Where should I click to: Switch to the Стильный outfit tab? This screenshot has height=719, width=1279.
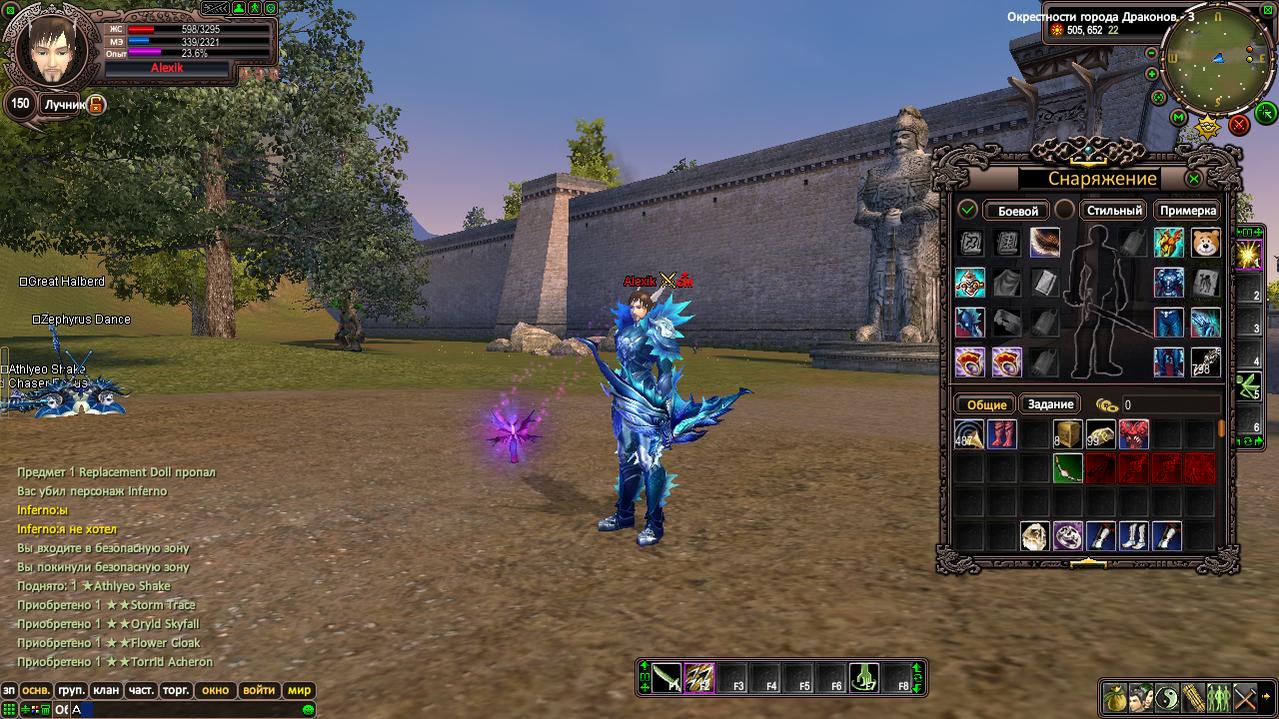[1114, 210]
